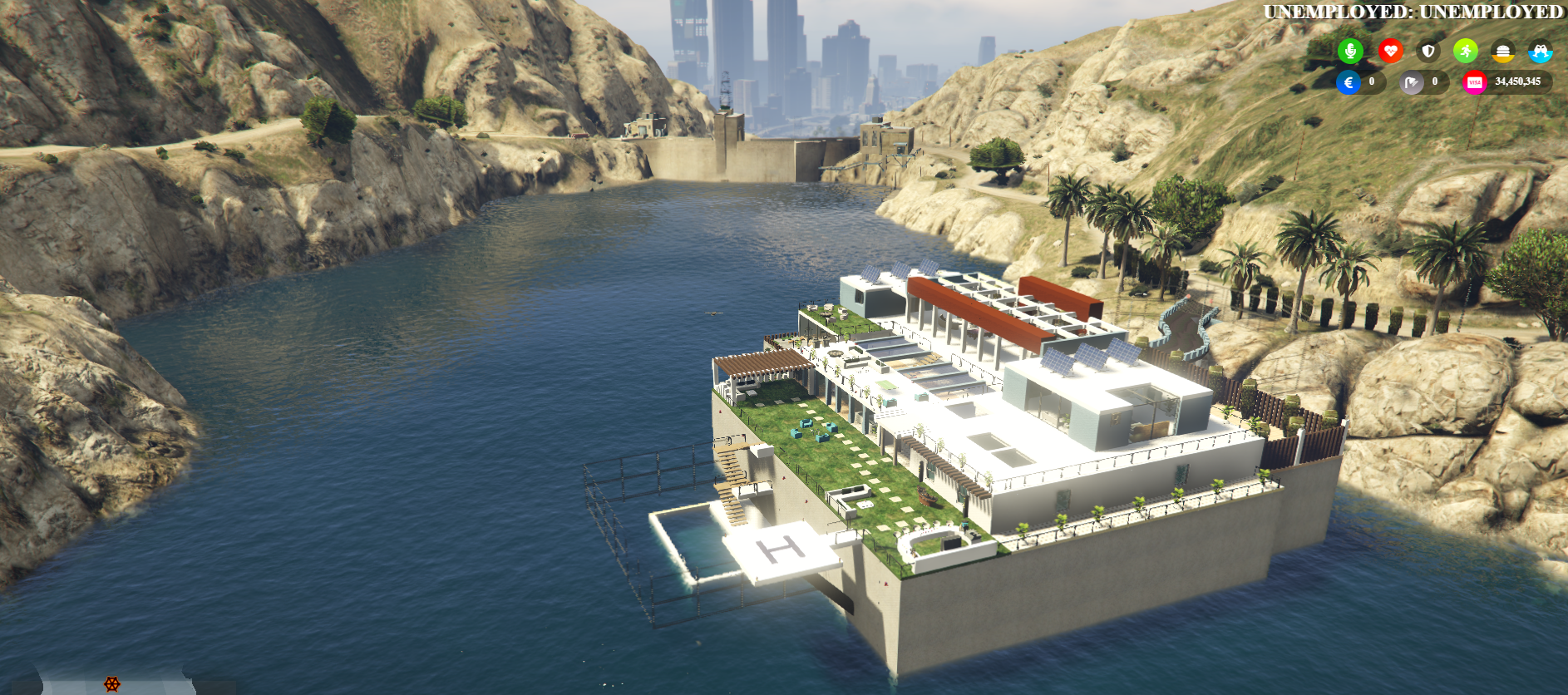Select the grey shower head icon
This screenshot has width=1568, height=695.
point(1412,82)
